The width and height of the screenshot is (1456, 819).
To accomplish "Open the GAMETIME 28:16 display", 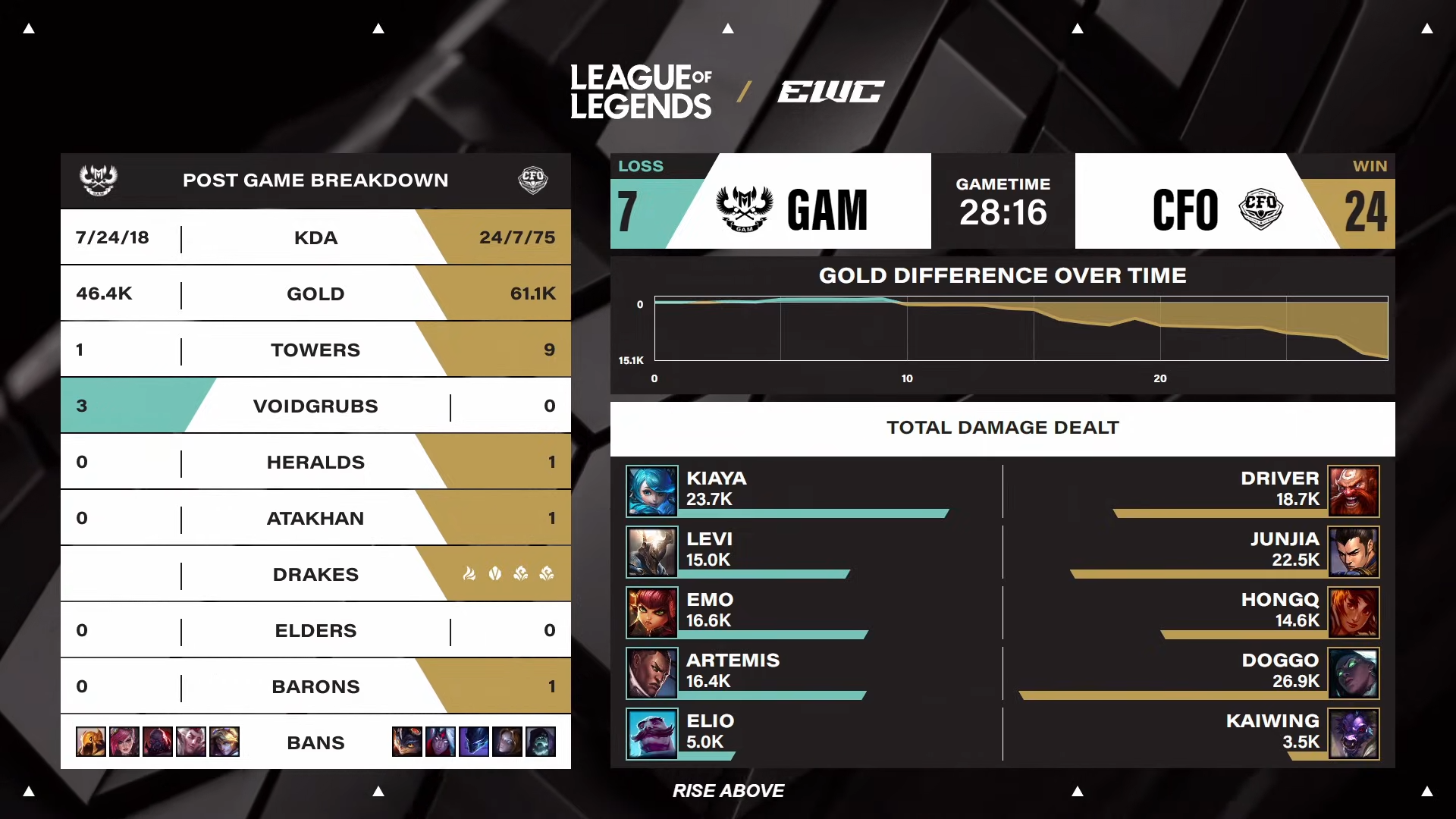I will (1003, 201).
